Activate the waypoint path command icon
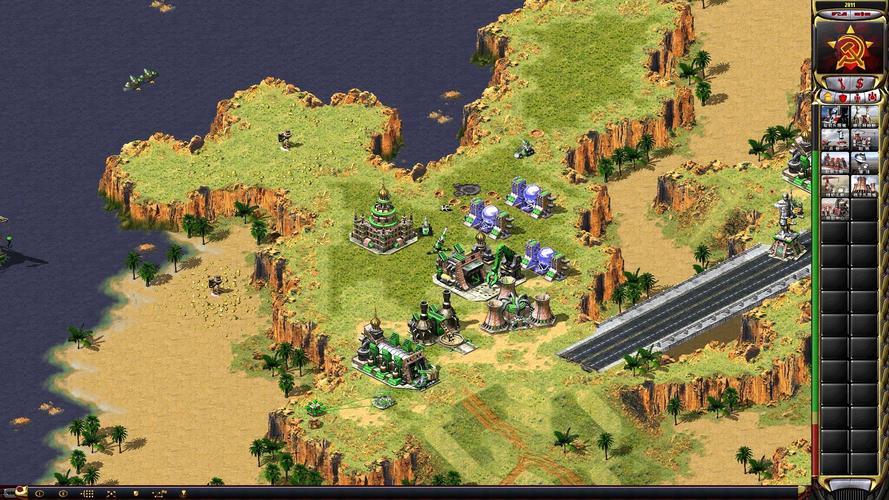Image resolution: width=889 pixels, height=500 pixels. [x=158, y=494]
